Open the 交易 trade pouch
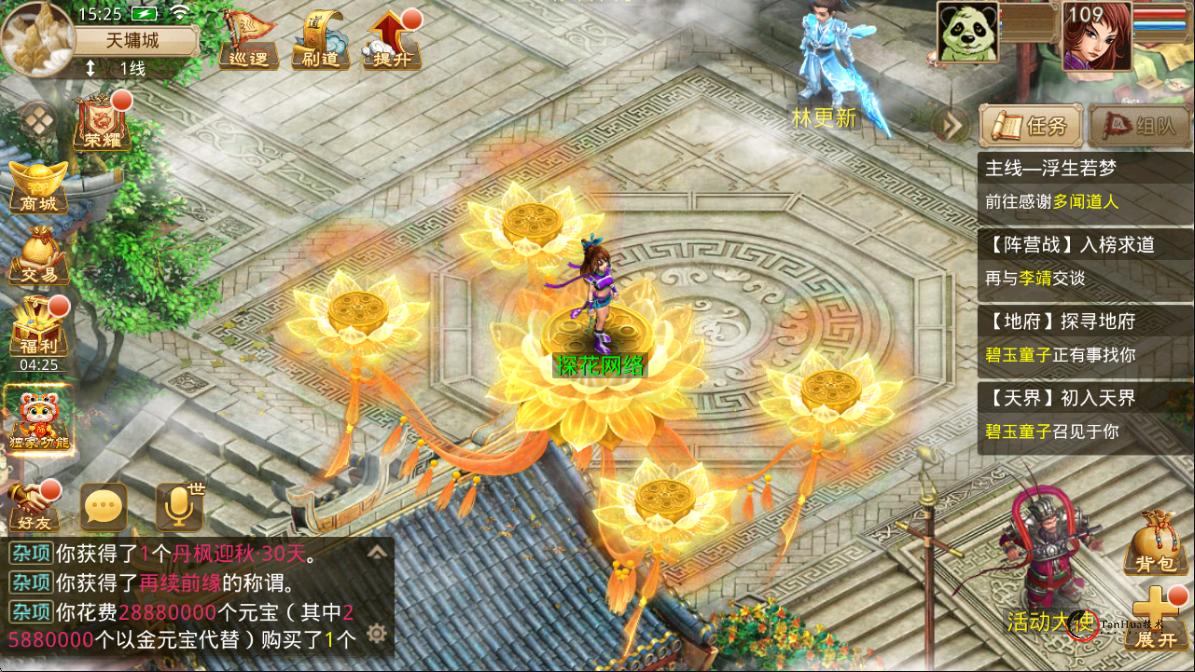Screen dimensions: 1195x672 38,257
